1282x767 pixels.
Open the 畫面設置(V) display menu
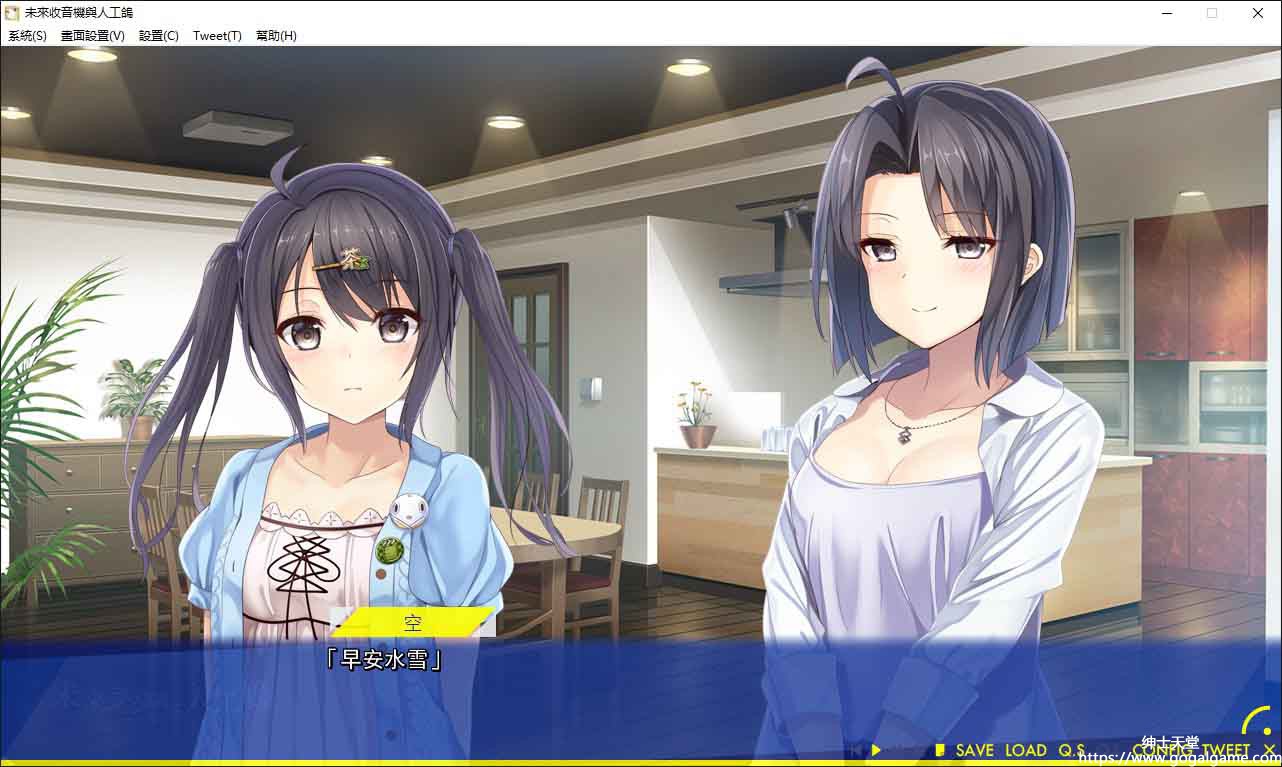pos(93,36)
